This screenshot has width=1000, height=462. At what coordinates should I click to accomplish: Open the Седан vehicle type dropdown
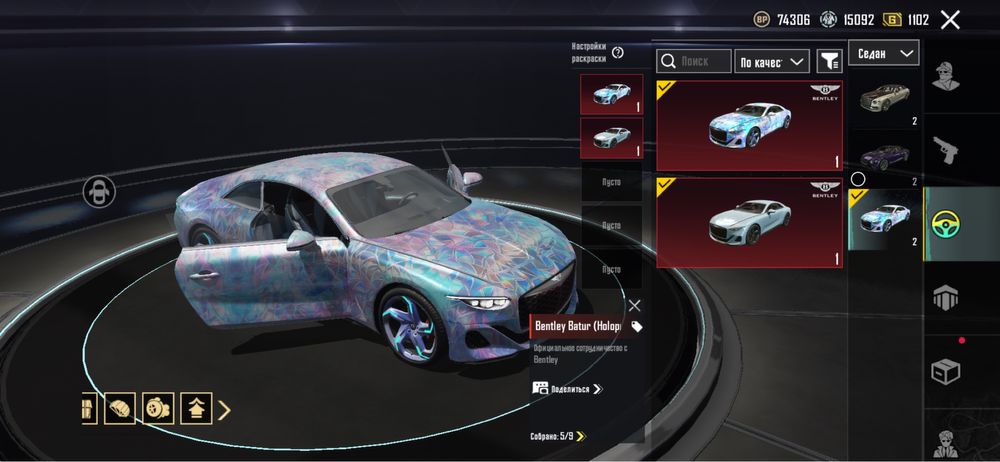(x=884, y=53)
